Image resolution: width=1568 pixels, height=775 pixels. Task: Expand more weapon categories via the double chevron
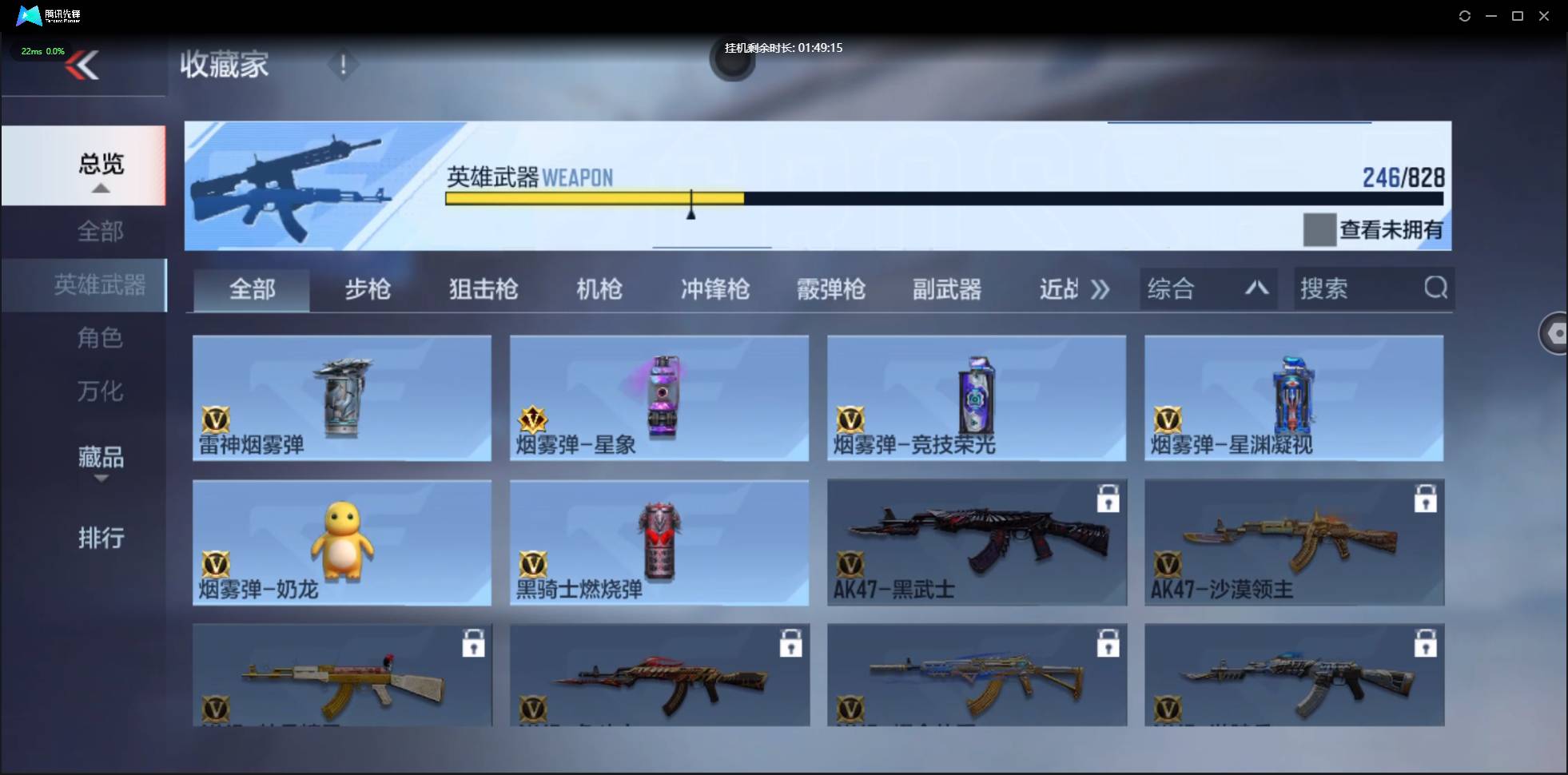click(x=1101, y=289)
